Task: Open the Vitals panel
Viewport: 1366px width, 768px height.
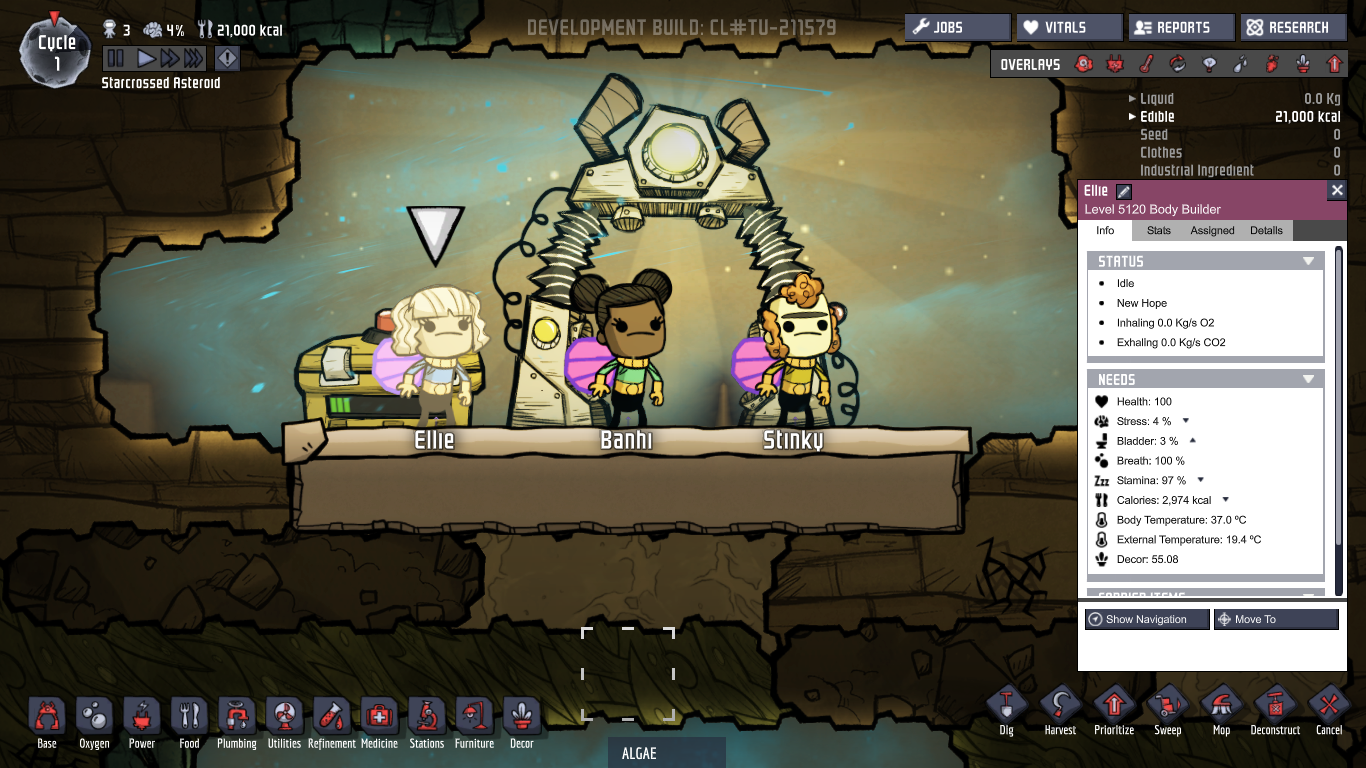Action: click(x=1069, y=28)
